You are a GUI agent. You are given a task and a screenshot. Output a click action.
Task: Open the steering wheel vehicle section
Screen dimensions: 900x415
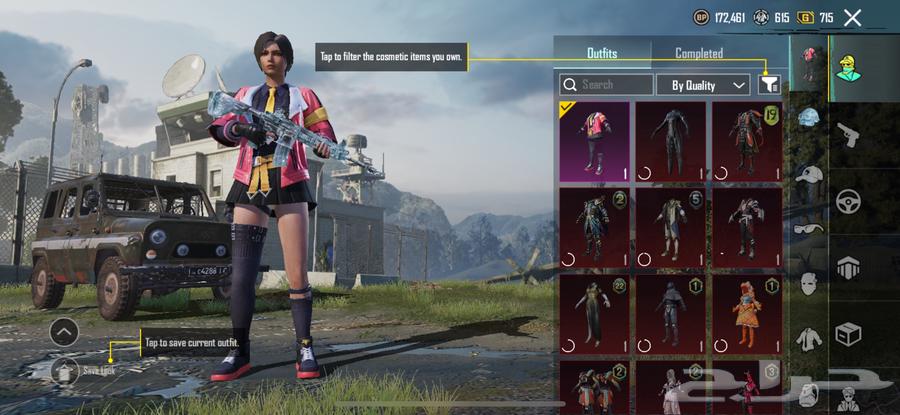click(x=850, y=200)
